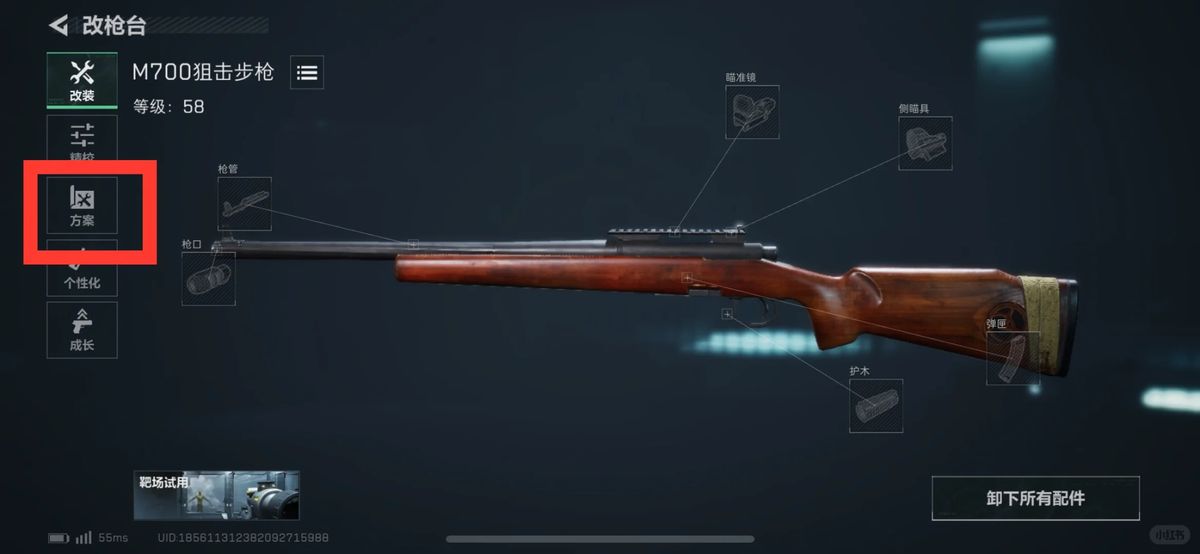Open the 护木 attachment slot
This screenshot has height=554, width=1200.
pos(875,405)
